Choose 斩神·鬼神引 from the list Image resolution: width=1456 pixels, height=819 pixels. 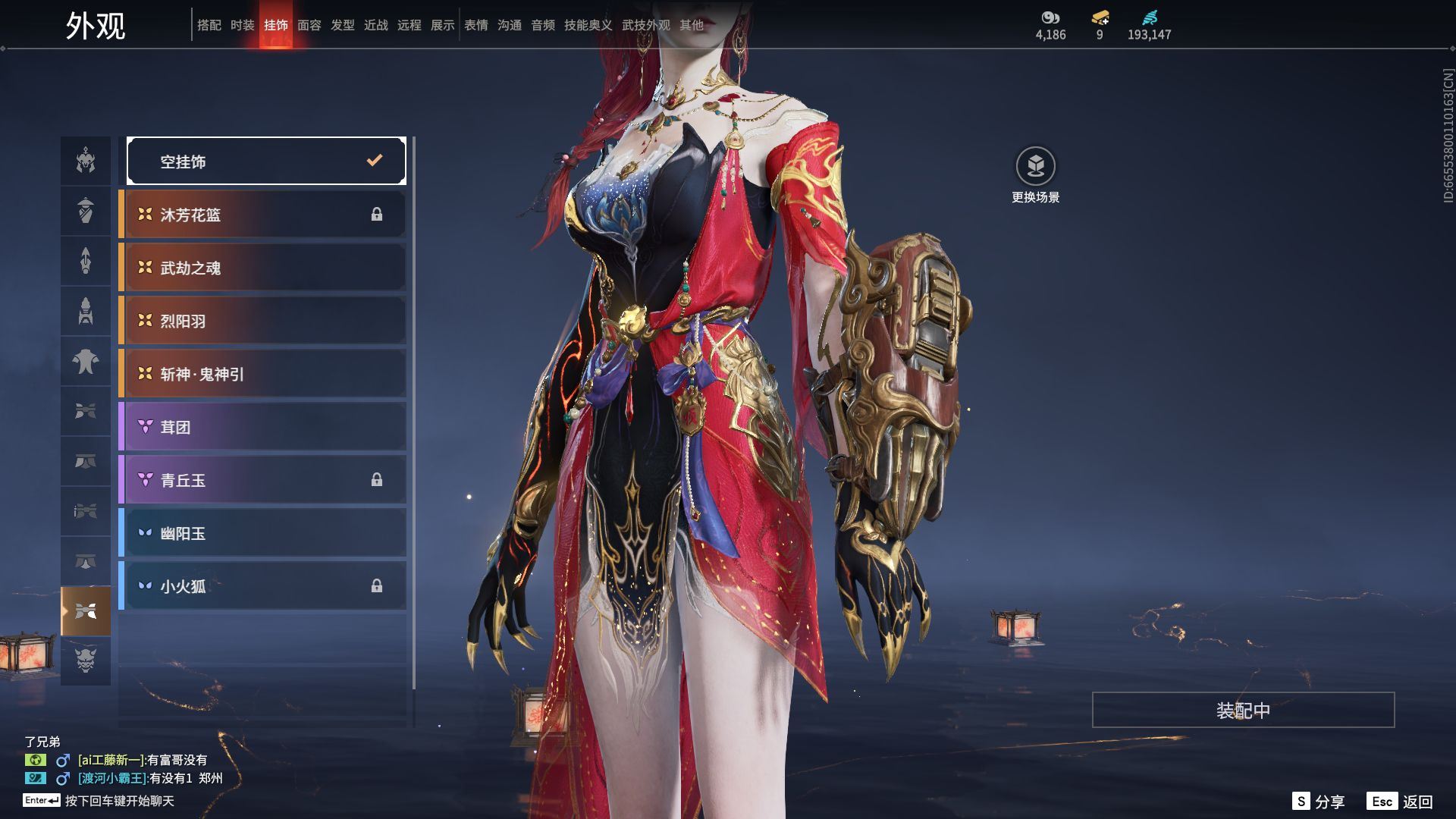point(263,374)
